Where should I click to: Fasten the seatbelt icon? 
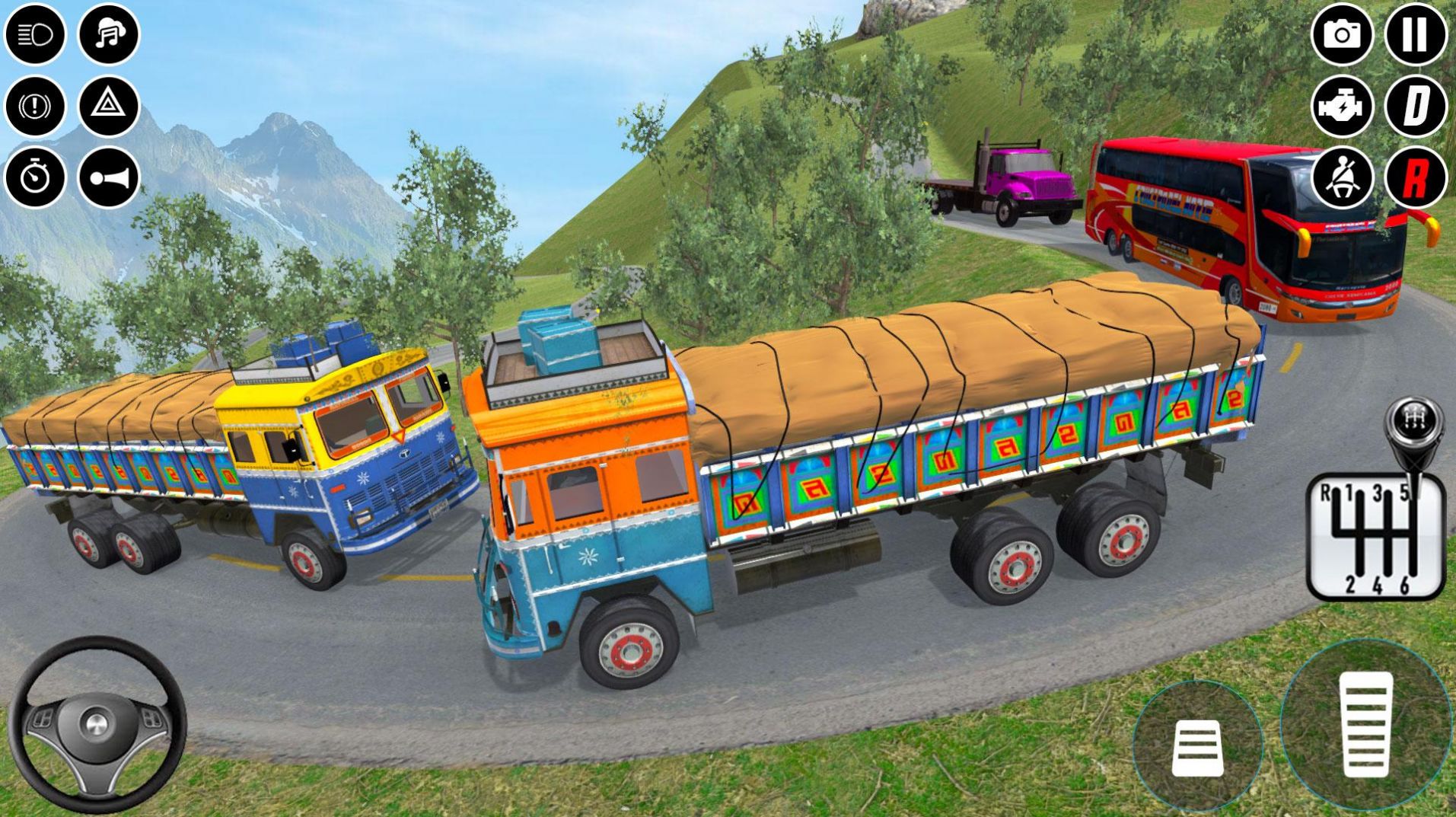[1342, 178]
